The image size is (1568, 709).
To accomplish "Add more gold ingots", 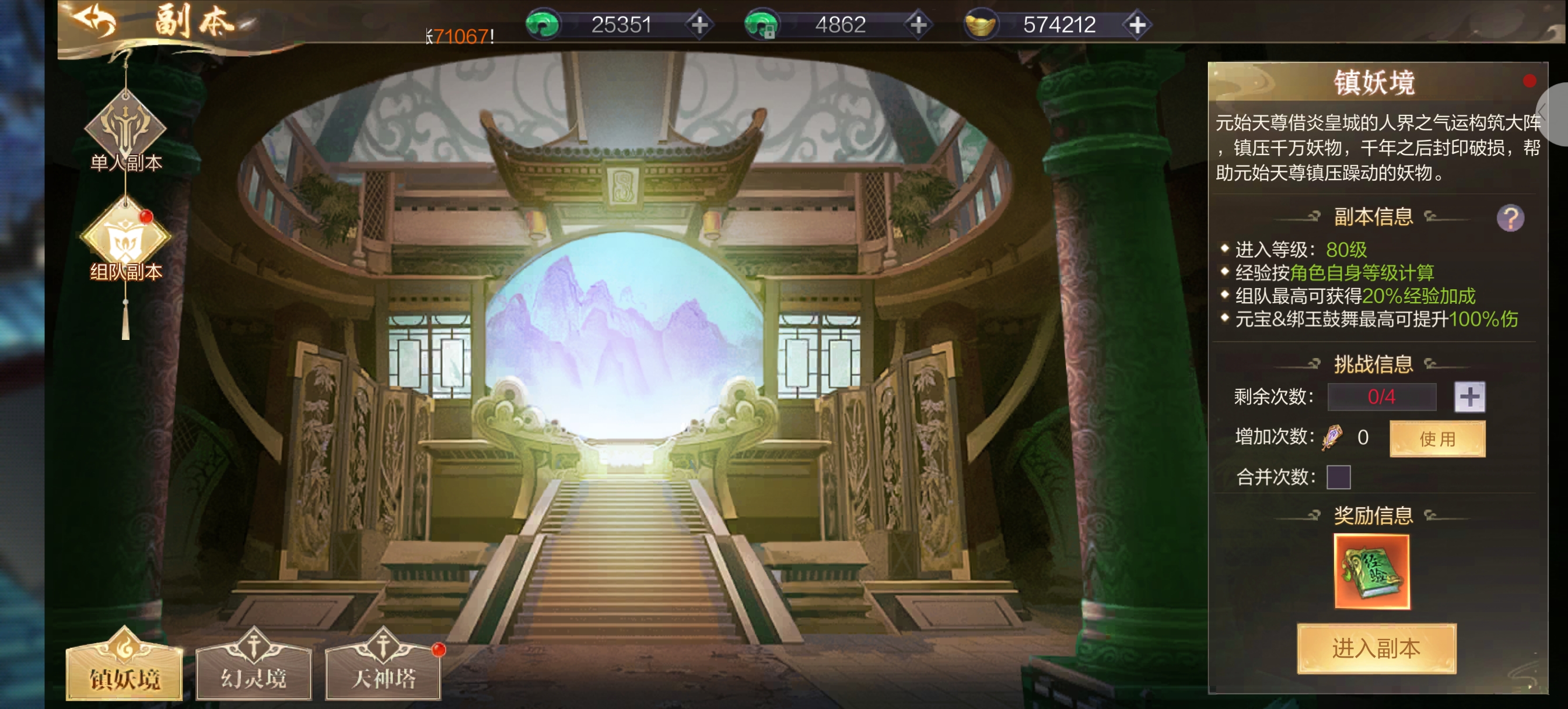I will tap(1137, 25).
